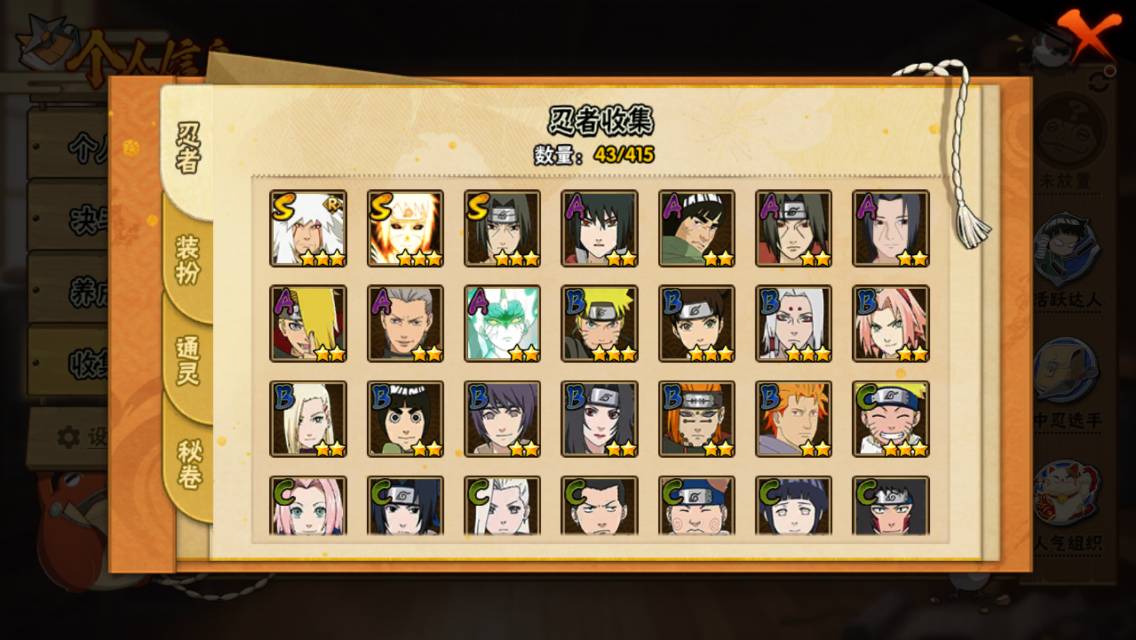Image resolution: width=1136 pixels, height=640 pixels.
Task: Select B-rank pink-haired Sakura portrait
Action: pos(891,323)
